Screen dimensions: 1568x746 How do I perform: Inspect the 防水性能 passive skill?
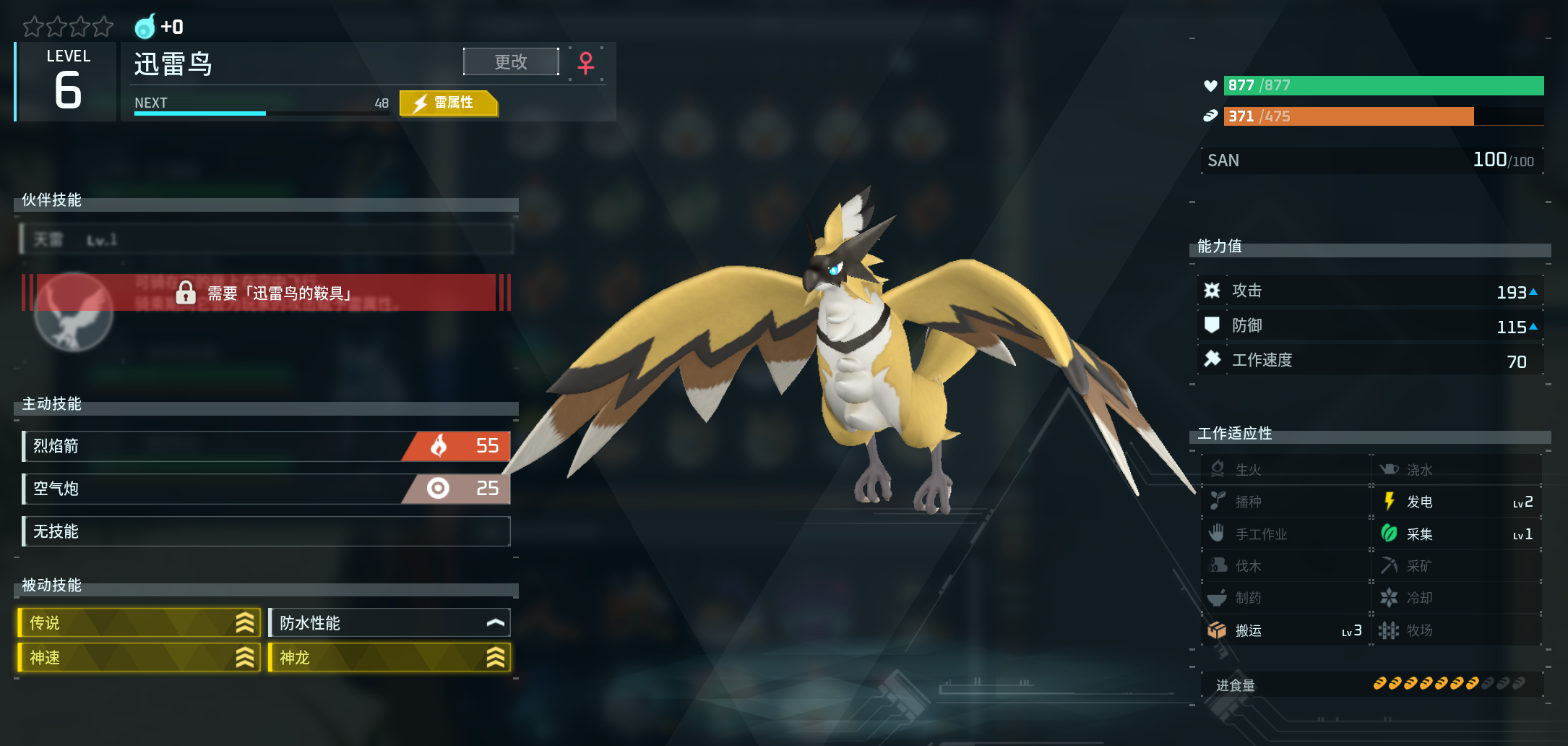click(x=389, y=622)
